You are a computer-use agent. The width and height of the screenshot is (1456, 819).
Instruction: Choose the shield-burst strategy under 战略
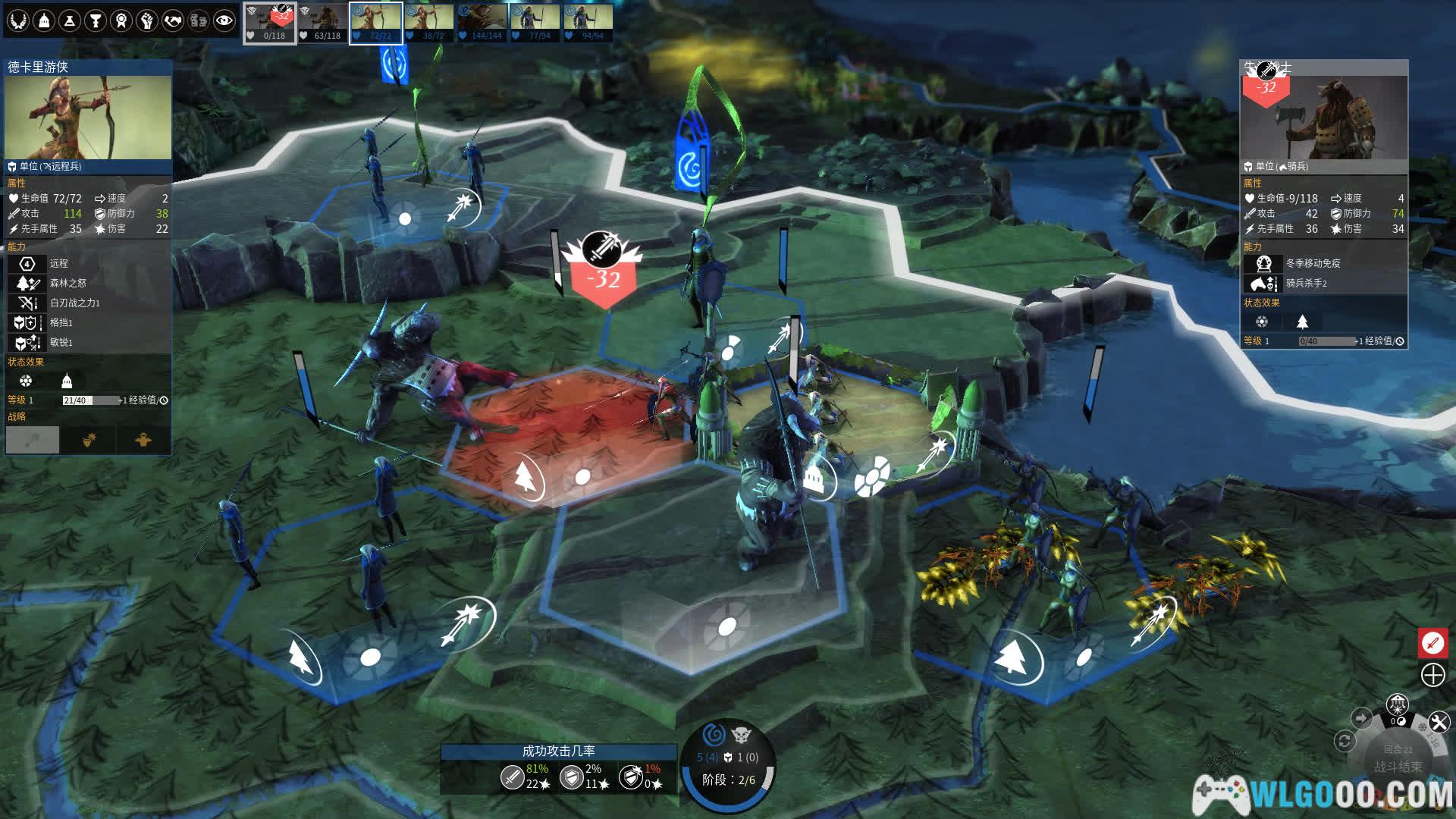pyautogui.click(x=89, y=440)
